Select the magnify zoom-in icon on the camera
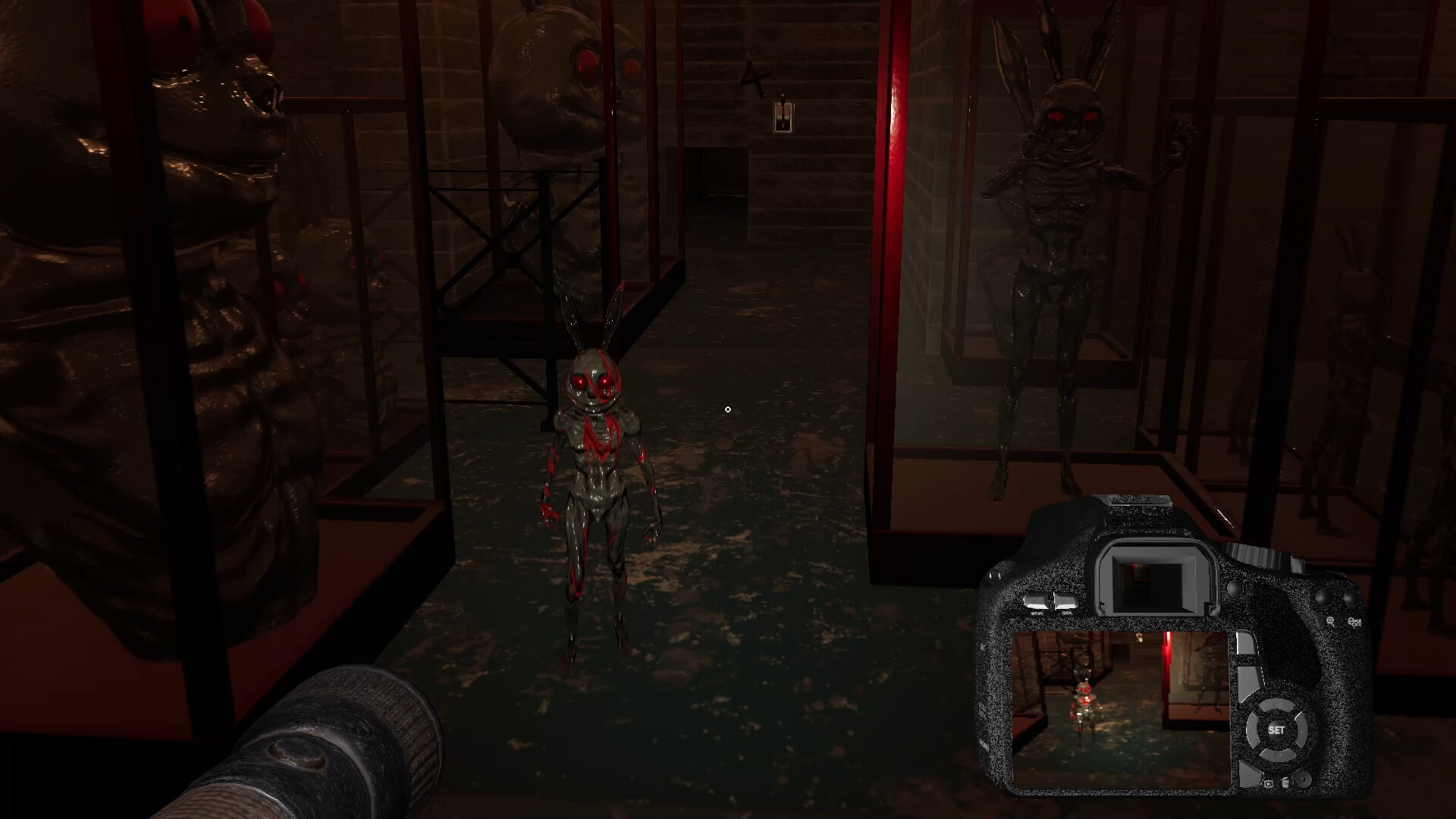The image size is (1456, 819). click(1332, 620)
